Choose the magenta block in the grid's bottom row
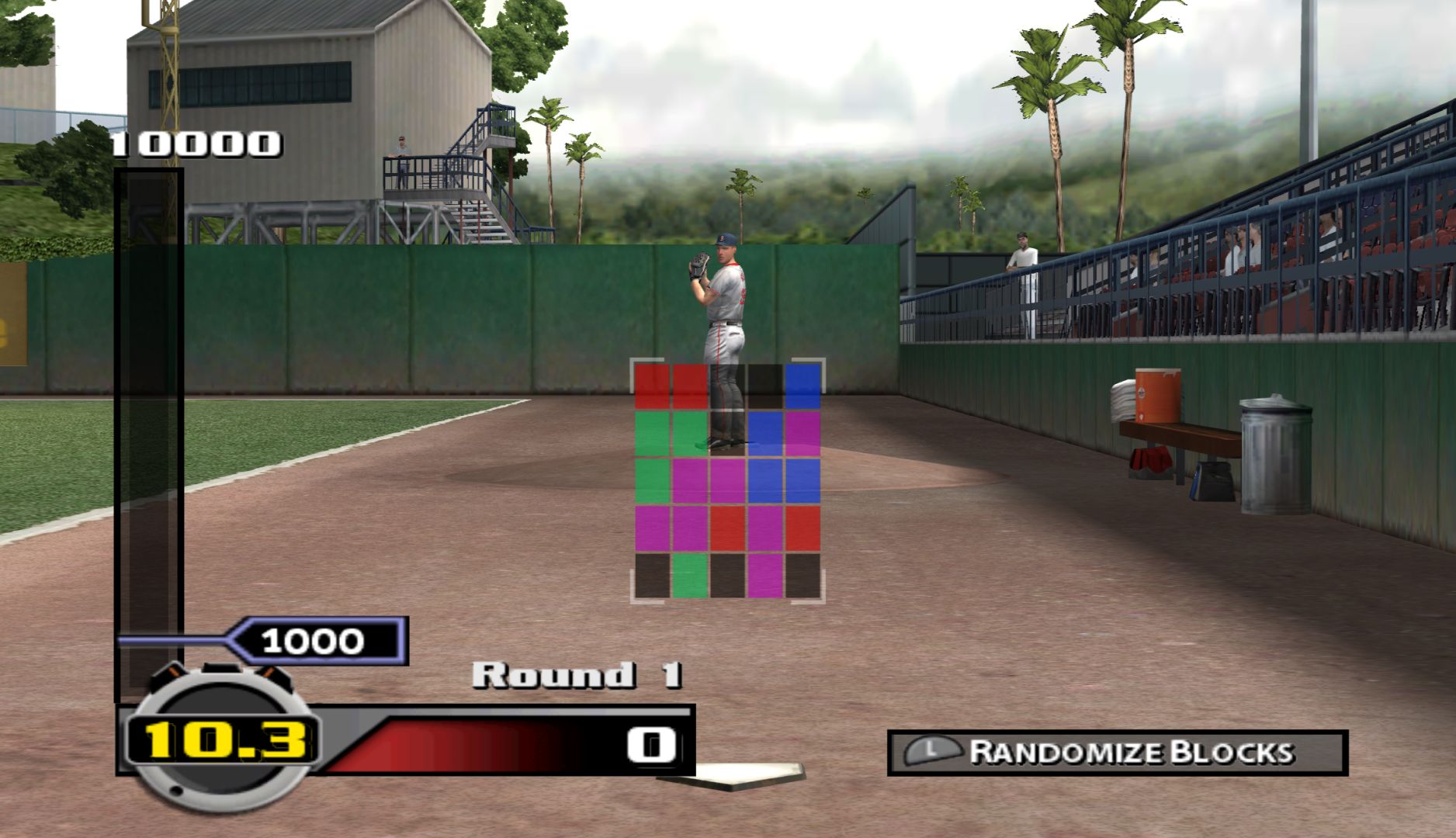 pos(764,575)
